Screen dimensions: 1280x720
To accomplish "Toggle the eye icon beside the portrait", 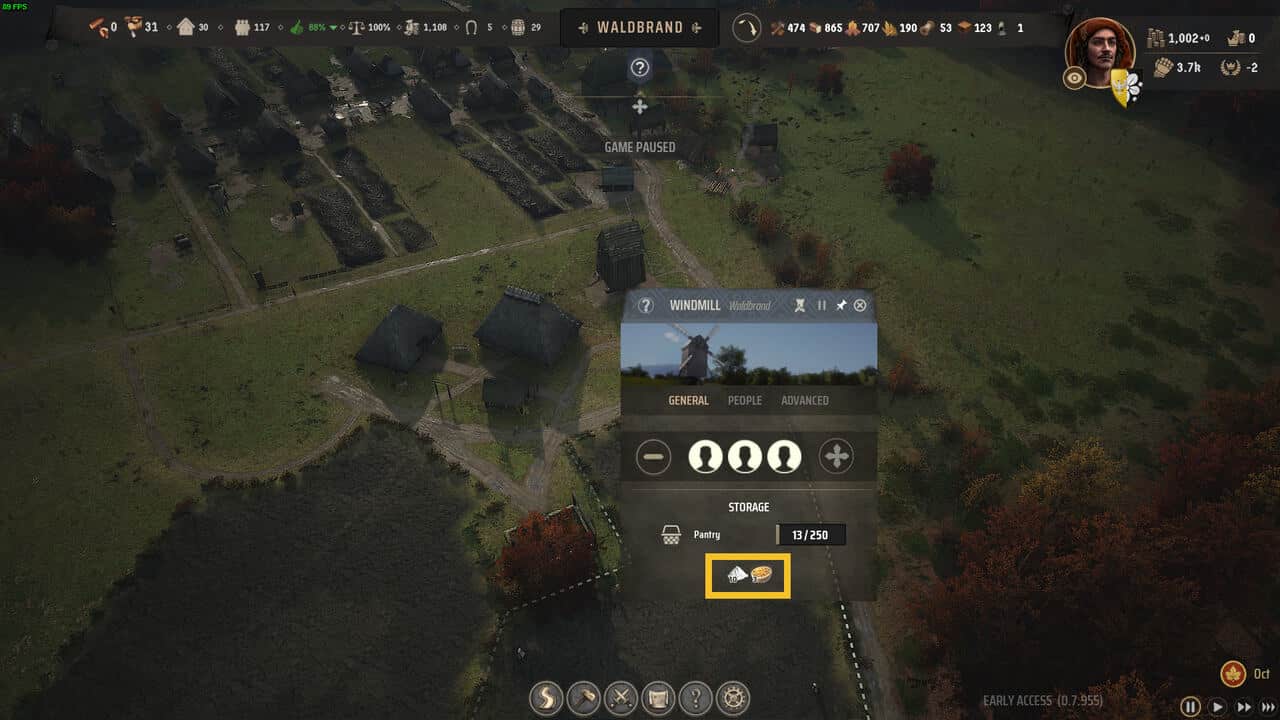I will click(1075, 78).
